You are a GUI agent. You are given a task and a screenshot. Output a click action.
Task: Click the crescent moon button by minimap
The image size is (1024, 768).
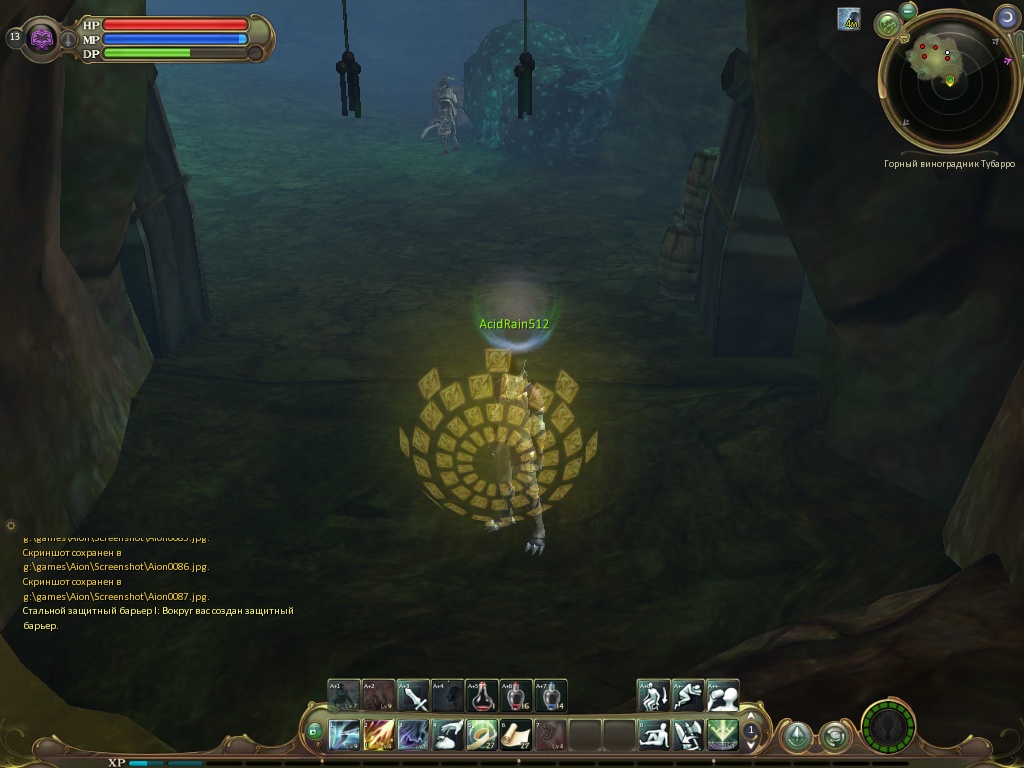1007,17
